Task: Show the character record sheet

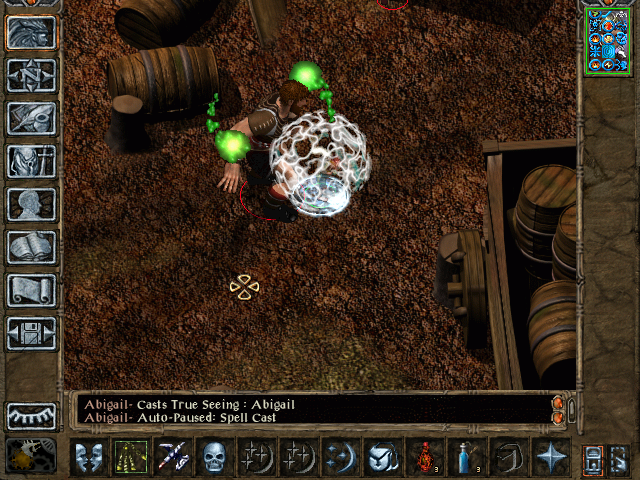Action: [32, 204]
